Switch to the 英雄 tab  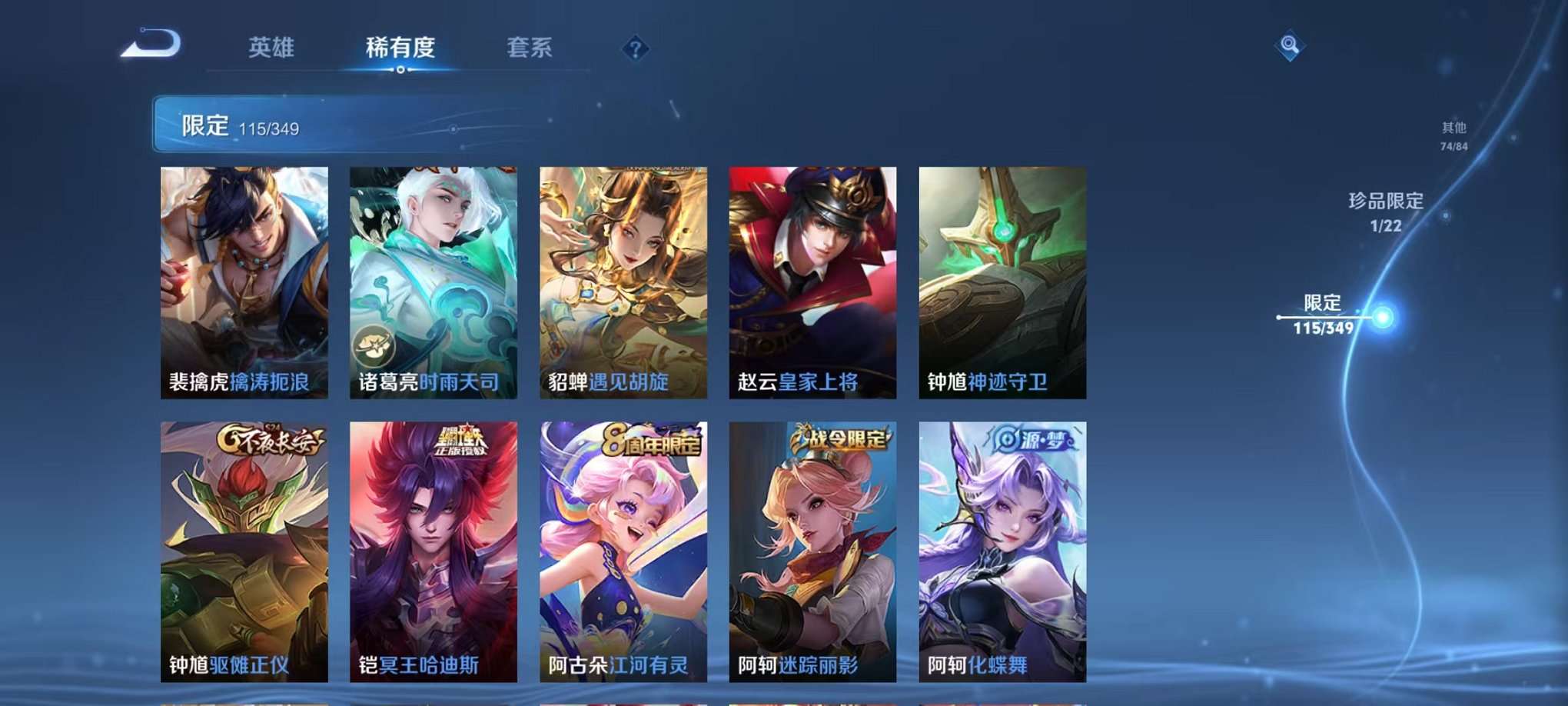[272, 48]
